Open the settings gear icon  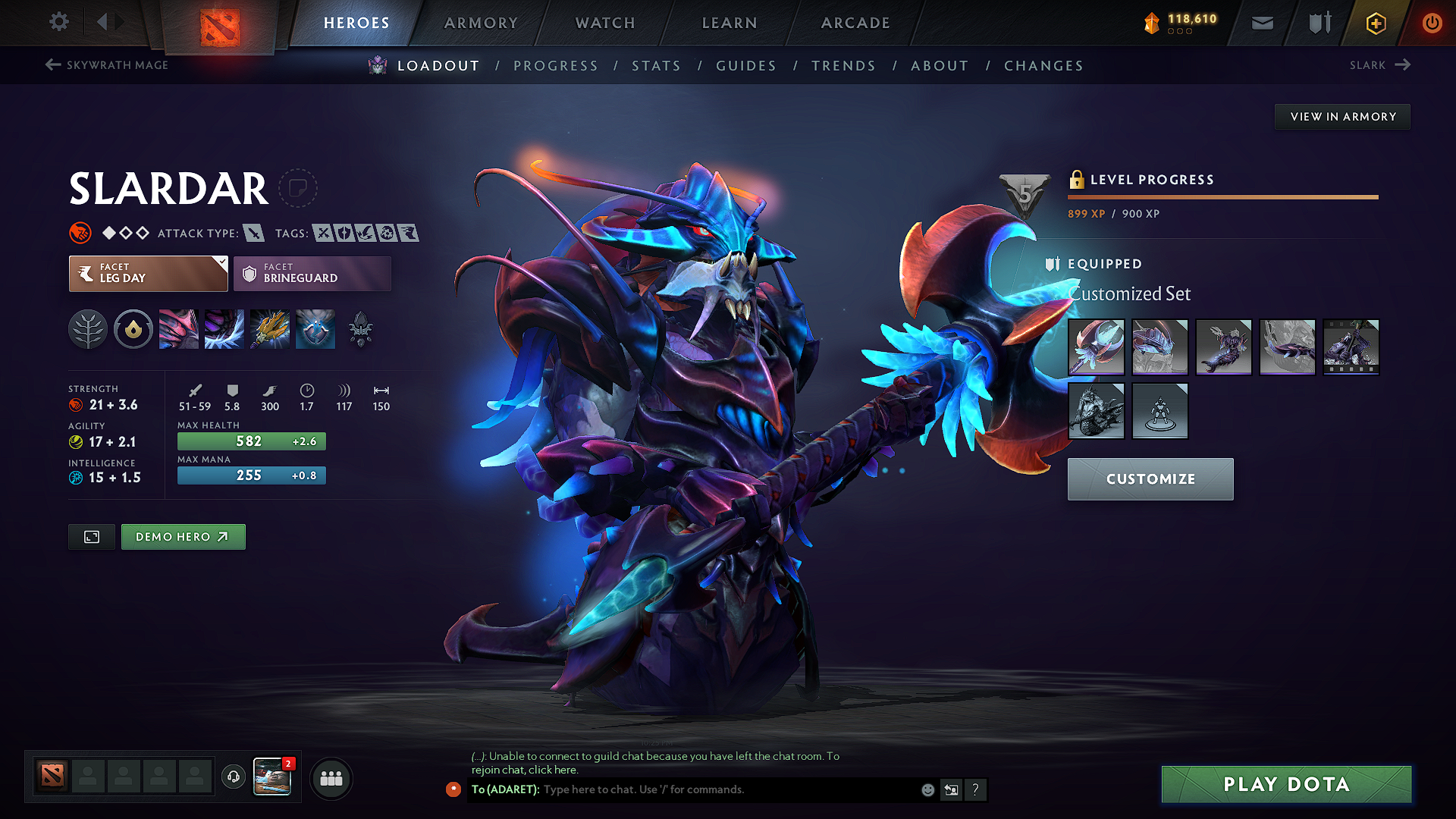tap(58, 22)
